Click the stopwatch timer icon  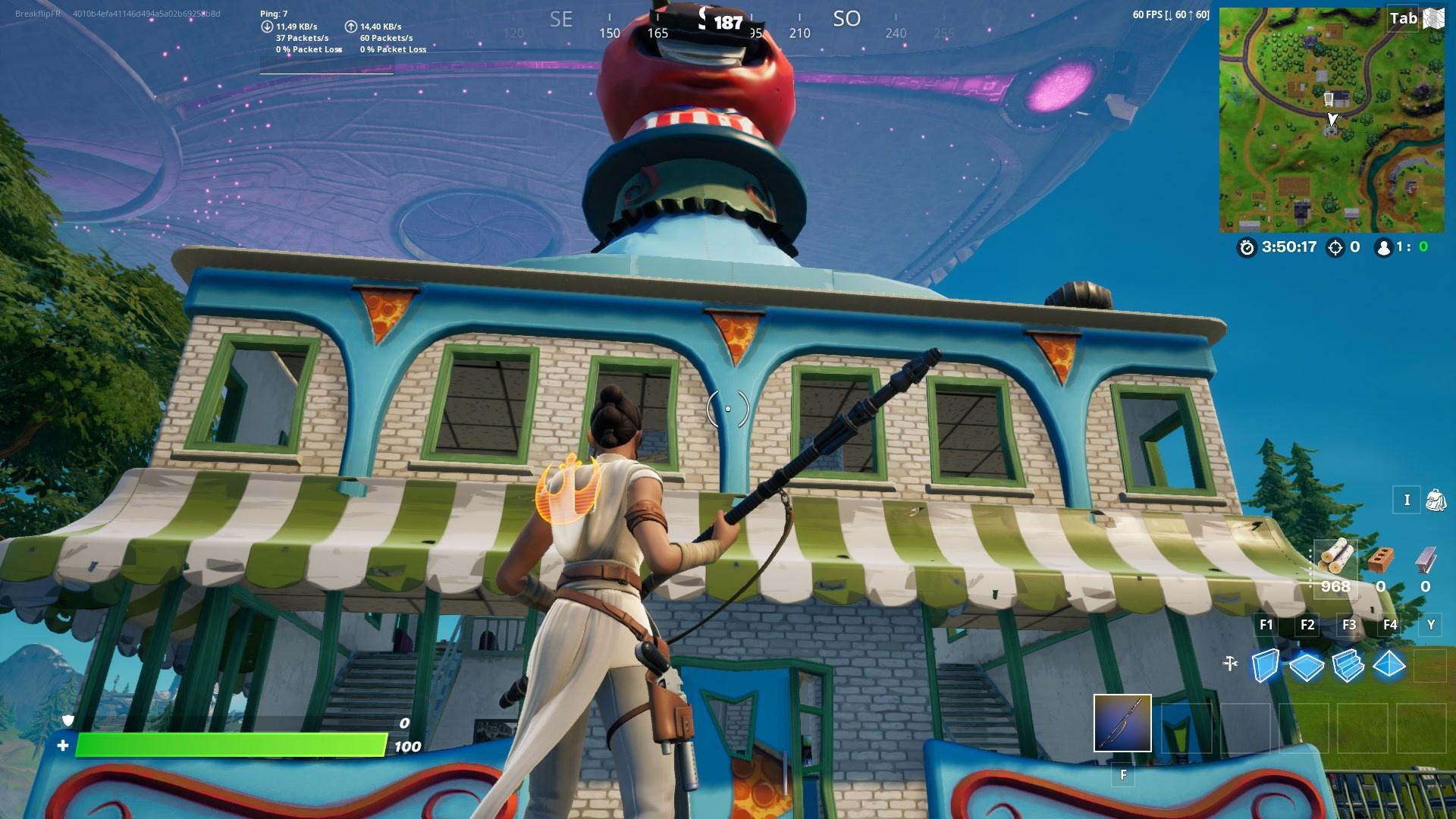[1247, 248]
